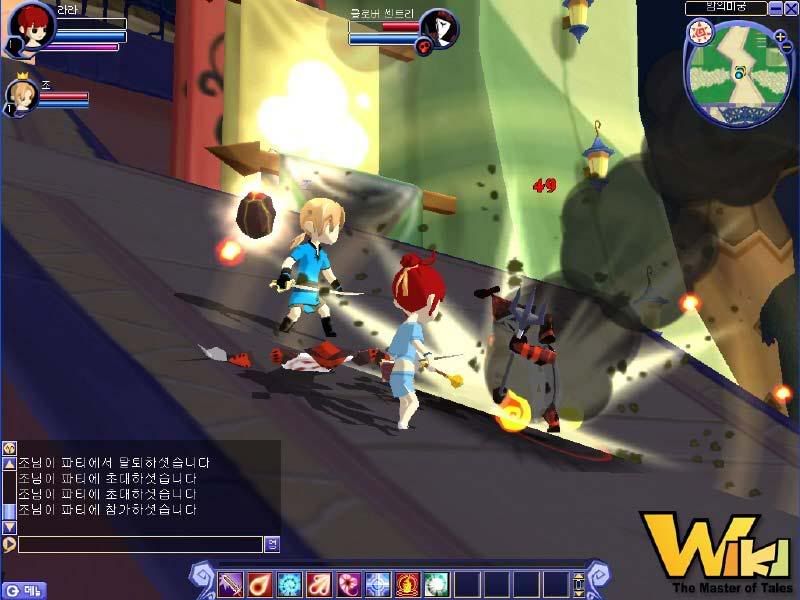Select the party member portrait with crown
The height and width of the screenshot is (600, 800).
click(x=22, y=96)
